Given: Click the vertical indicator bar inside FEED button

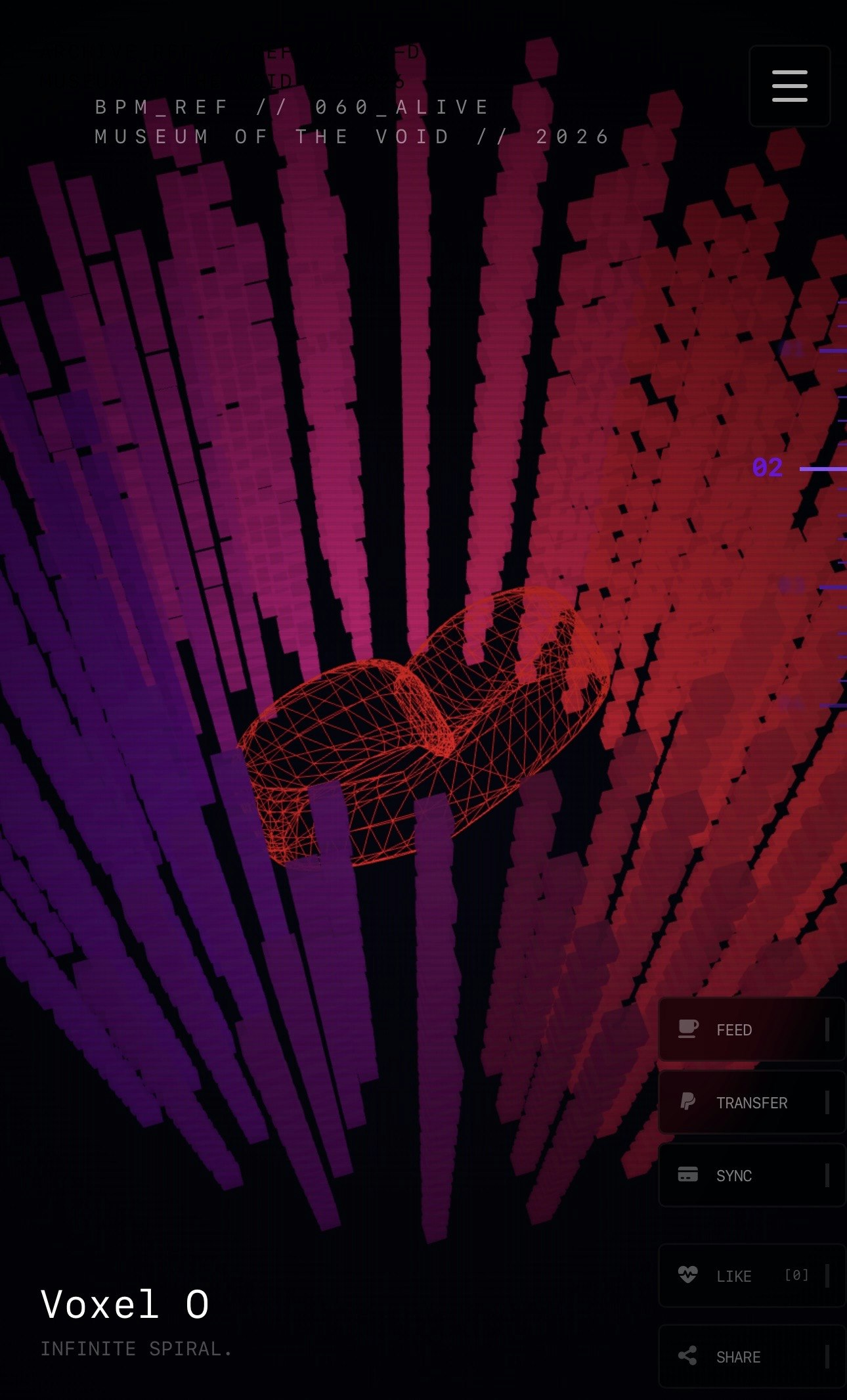Looking at the screenshot, I should pyautogui.click(x=829, y=1029).
